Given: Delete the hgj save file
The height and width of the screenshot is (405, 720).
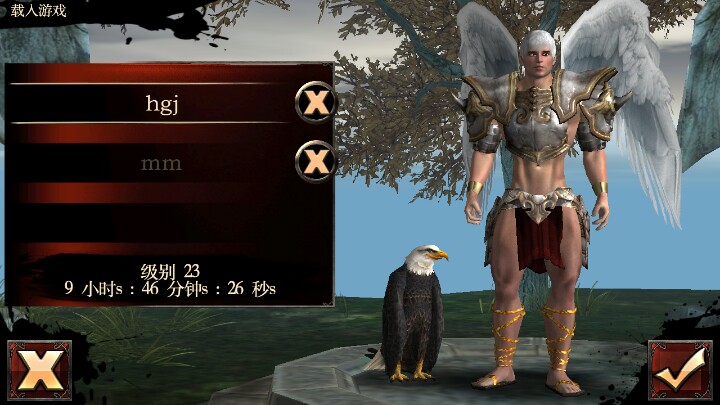Looking at the screenshot, I should pos(316,102).
